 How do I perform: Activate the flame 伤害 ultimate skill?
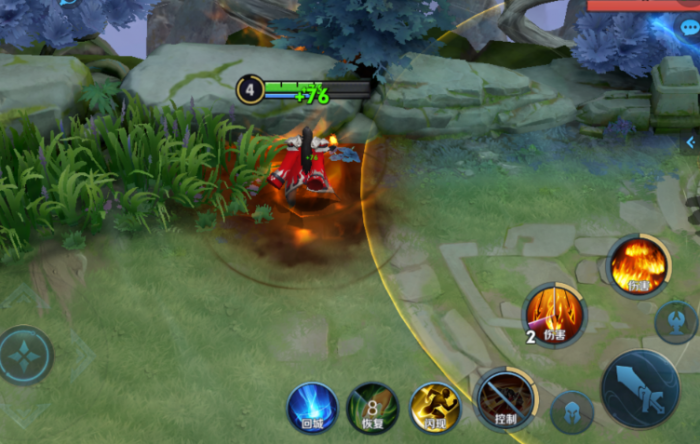(x=637, y=266)
